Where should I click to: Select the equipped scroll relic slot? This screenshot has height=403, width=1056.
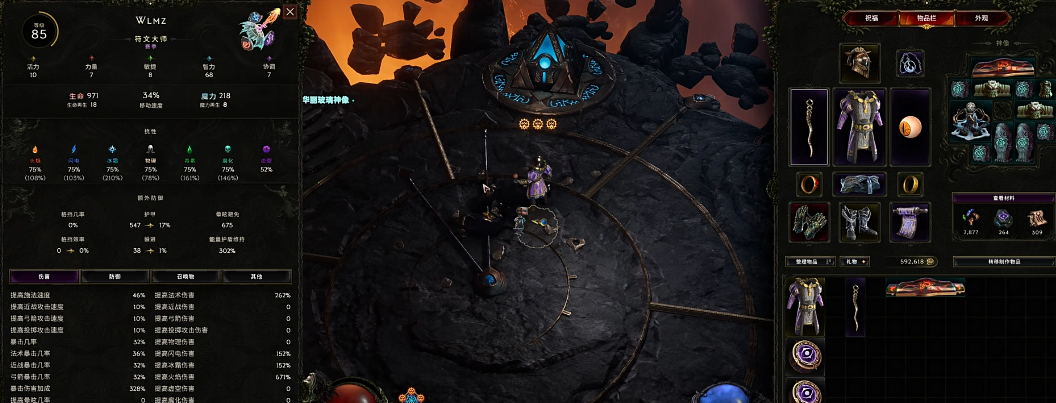coord(909,221)
